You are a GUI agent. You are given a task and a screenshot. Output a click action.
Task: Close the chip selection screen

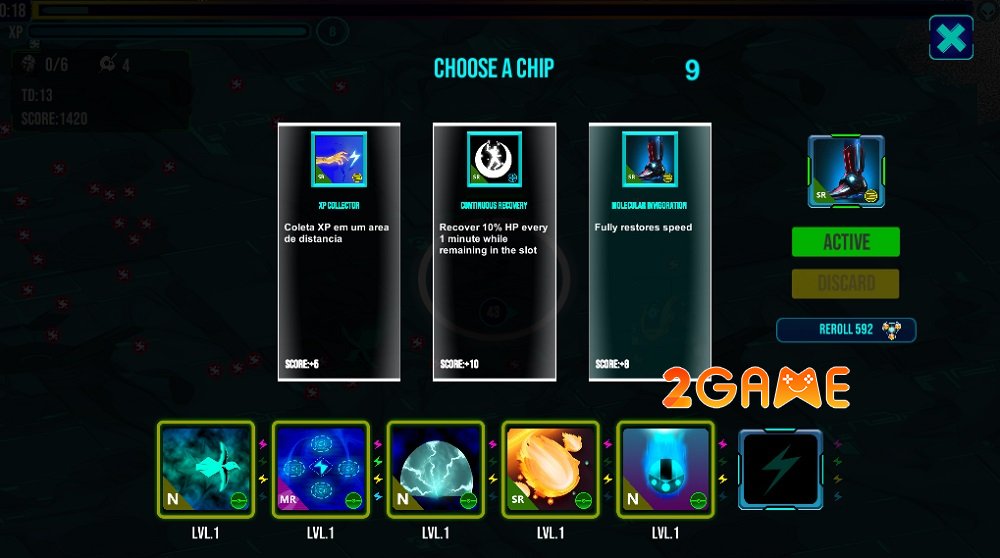951,38
